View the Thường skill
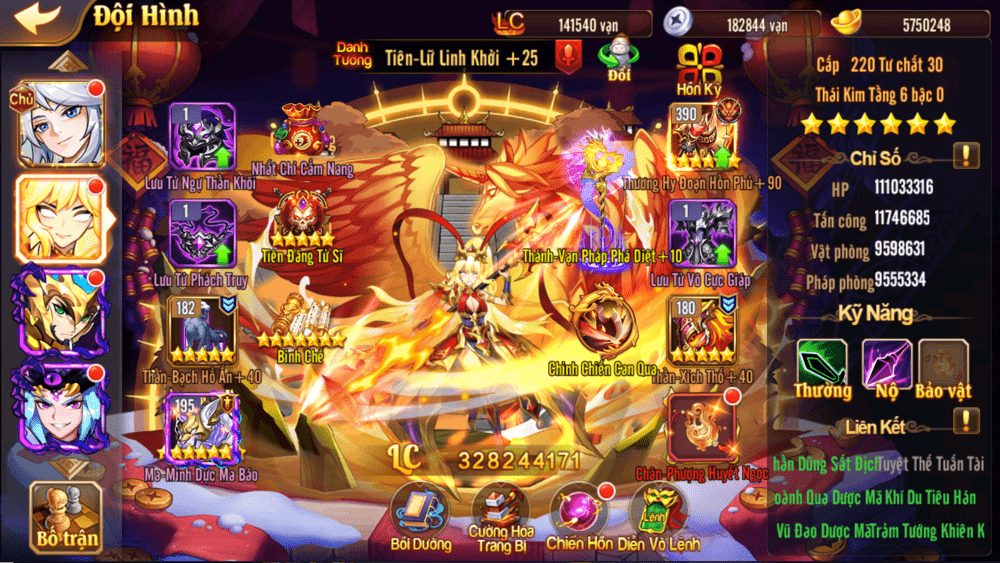The width and height of the screenshot is (1000, 563). pyautogui.click(x=822, y=364)
